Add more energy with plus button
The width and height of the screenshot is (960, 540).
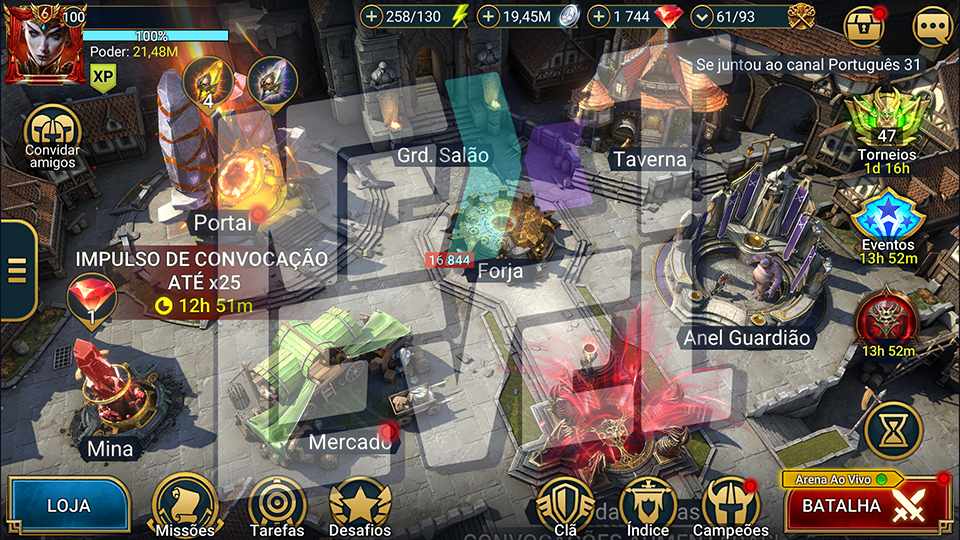372,16
